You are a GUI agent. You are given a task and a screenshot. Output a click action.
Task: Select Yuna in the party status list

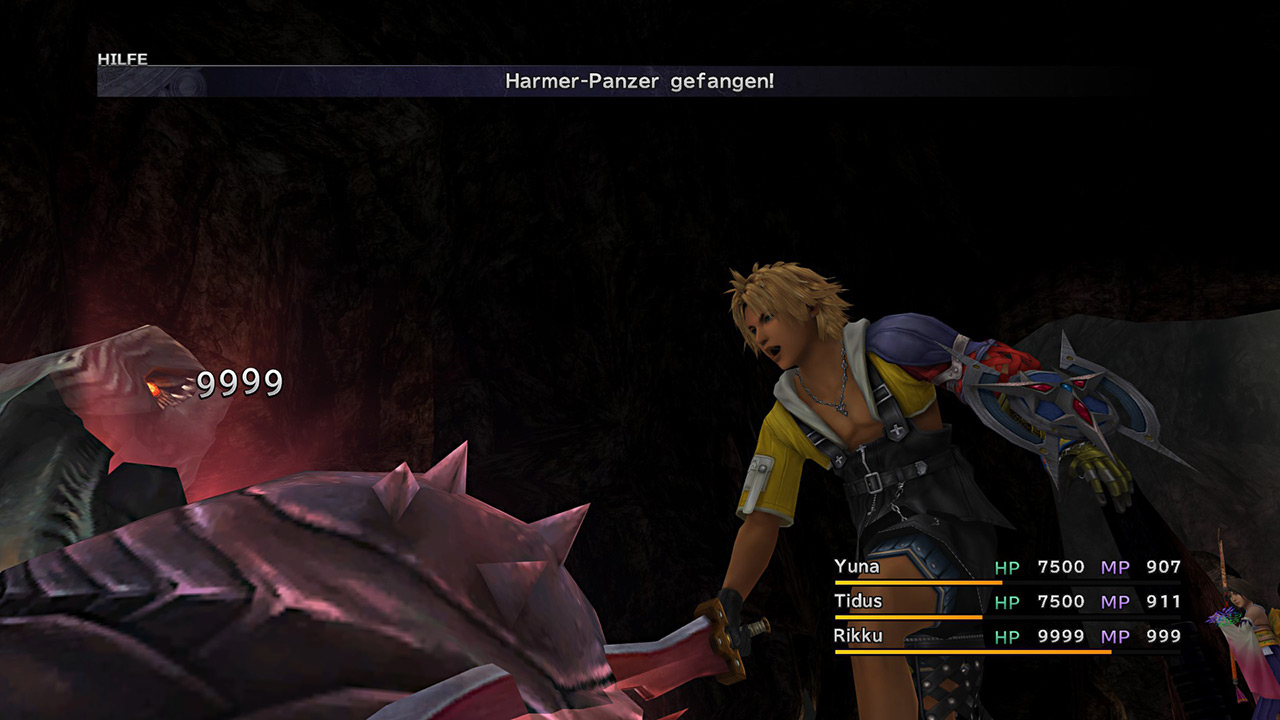(857, 567)
